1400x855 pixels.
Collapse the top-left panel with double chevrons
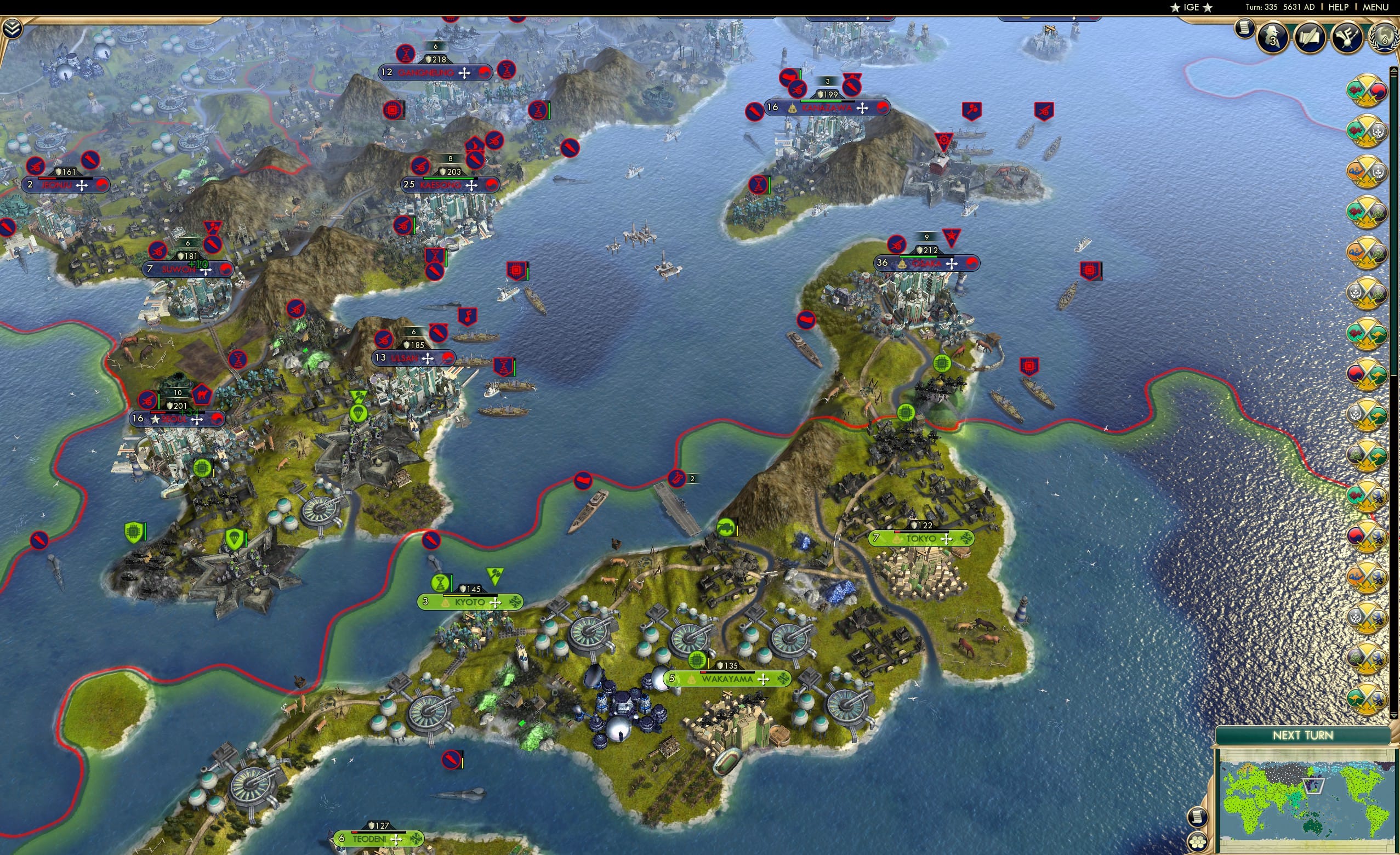pos(13,27)
